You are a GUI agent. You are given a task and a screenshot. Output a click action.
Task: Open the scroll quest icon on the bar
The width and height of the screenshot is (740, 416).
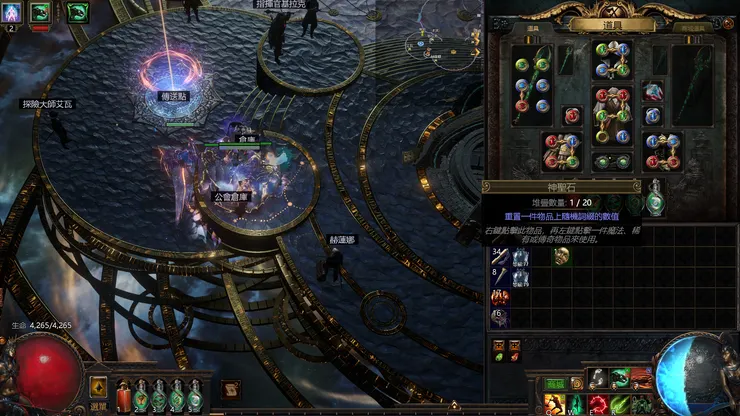[229, 388]
